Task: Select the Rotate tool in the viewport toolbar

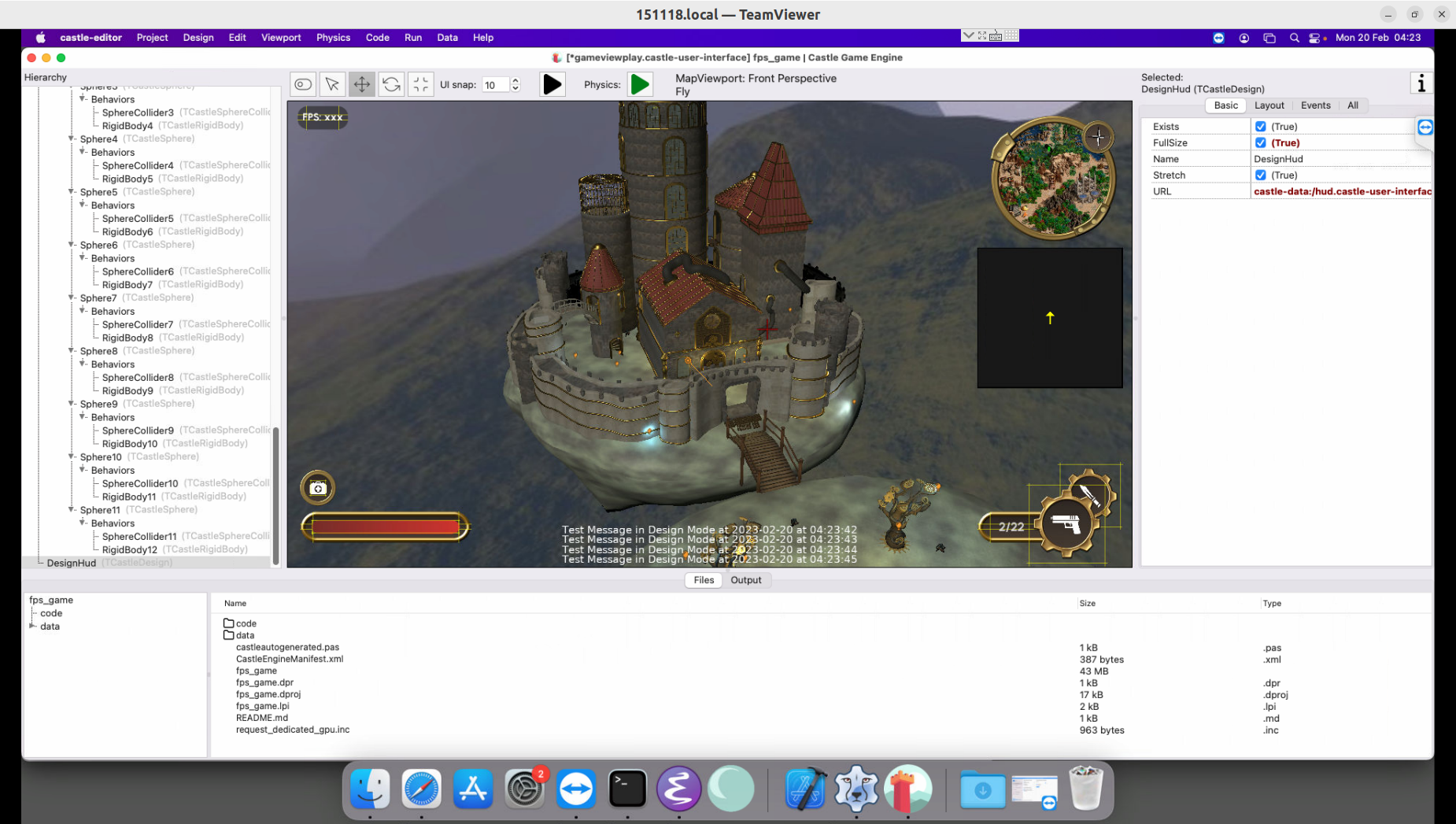Action: pyautogui.click(x=391, y=84)
